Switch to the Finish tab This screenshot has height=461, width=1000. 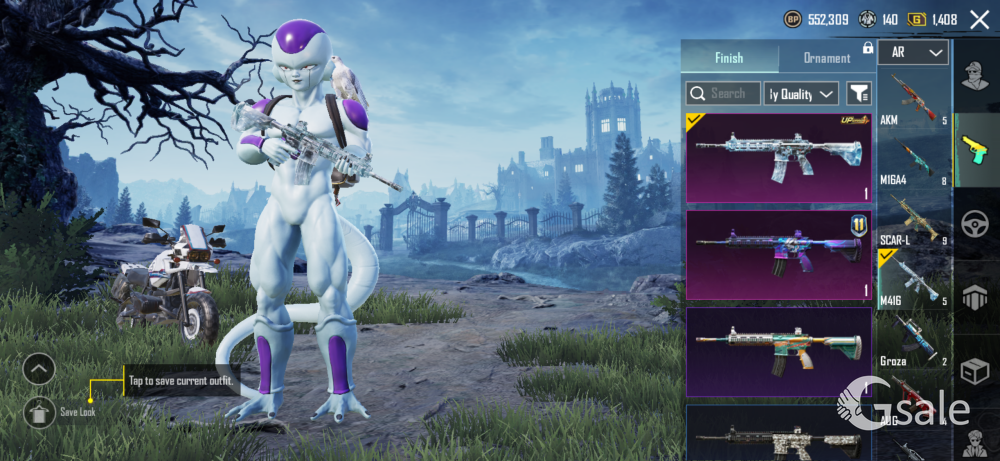(729, 58)
